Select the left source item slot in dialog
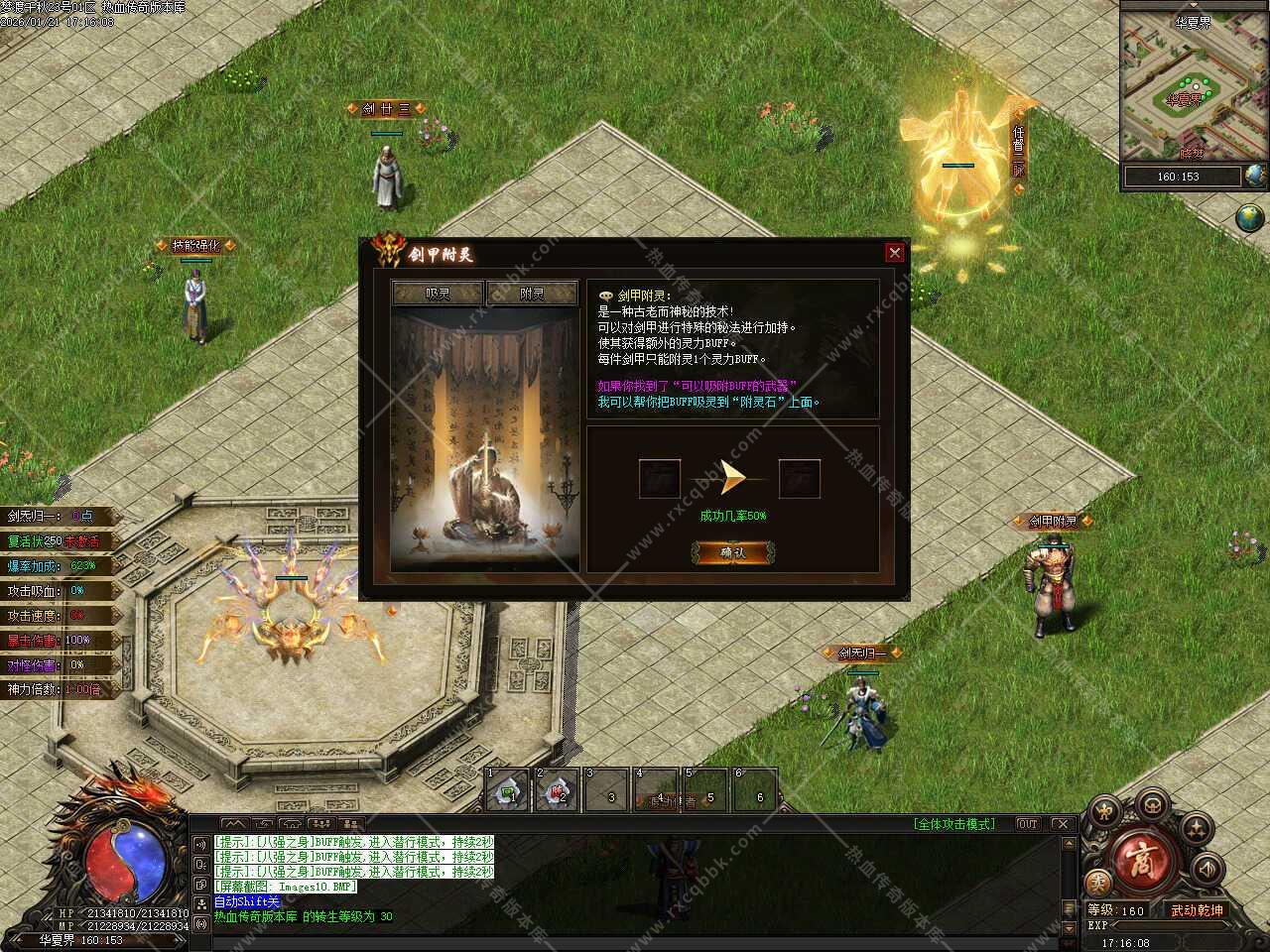Screen dimensions: 1270x952 660,479
